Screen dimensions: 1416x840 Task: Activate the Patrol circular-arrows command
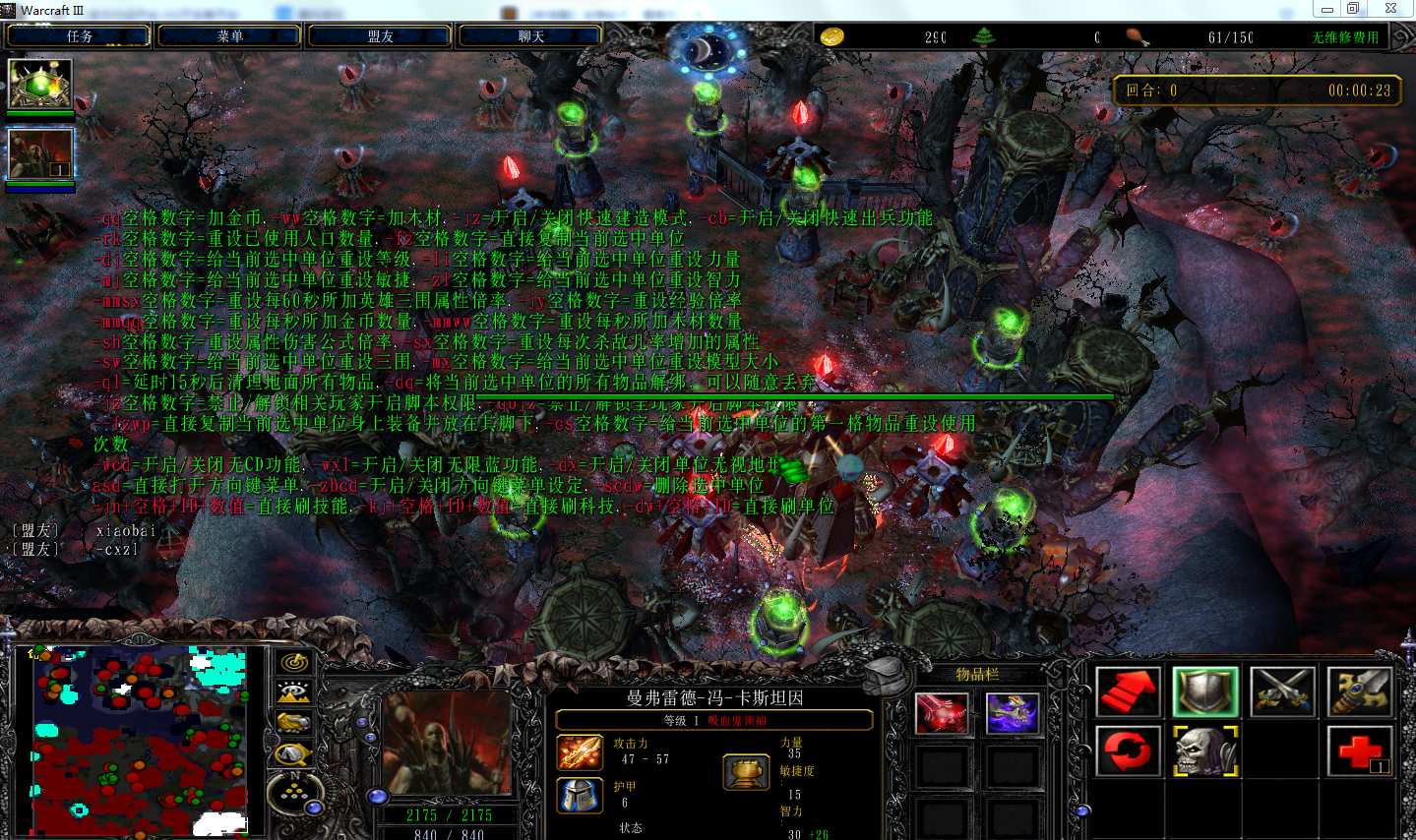point(1128,751)
